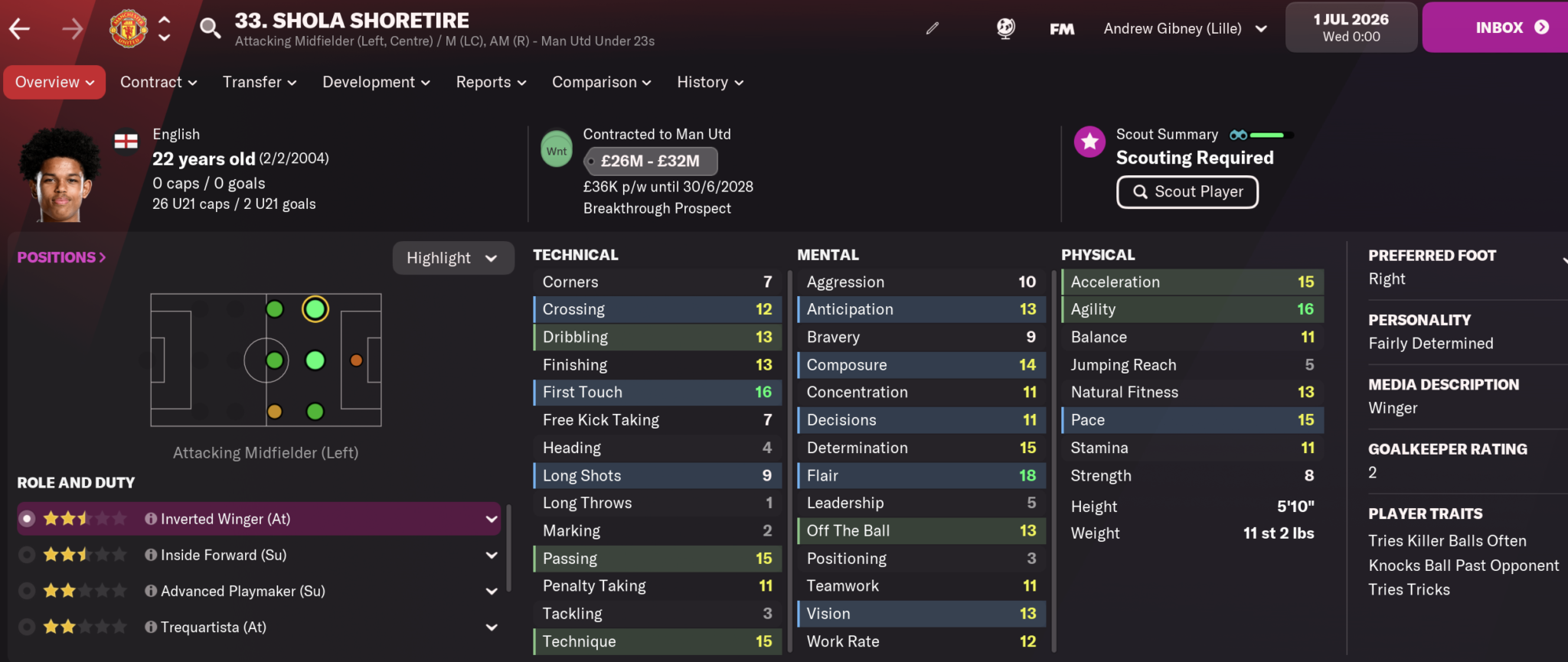The width and height of the screenshot is (1568, 662).
Task: Click the pencil edit icon
Action: click(x=933, y=28)
